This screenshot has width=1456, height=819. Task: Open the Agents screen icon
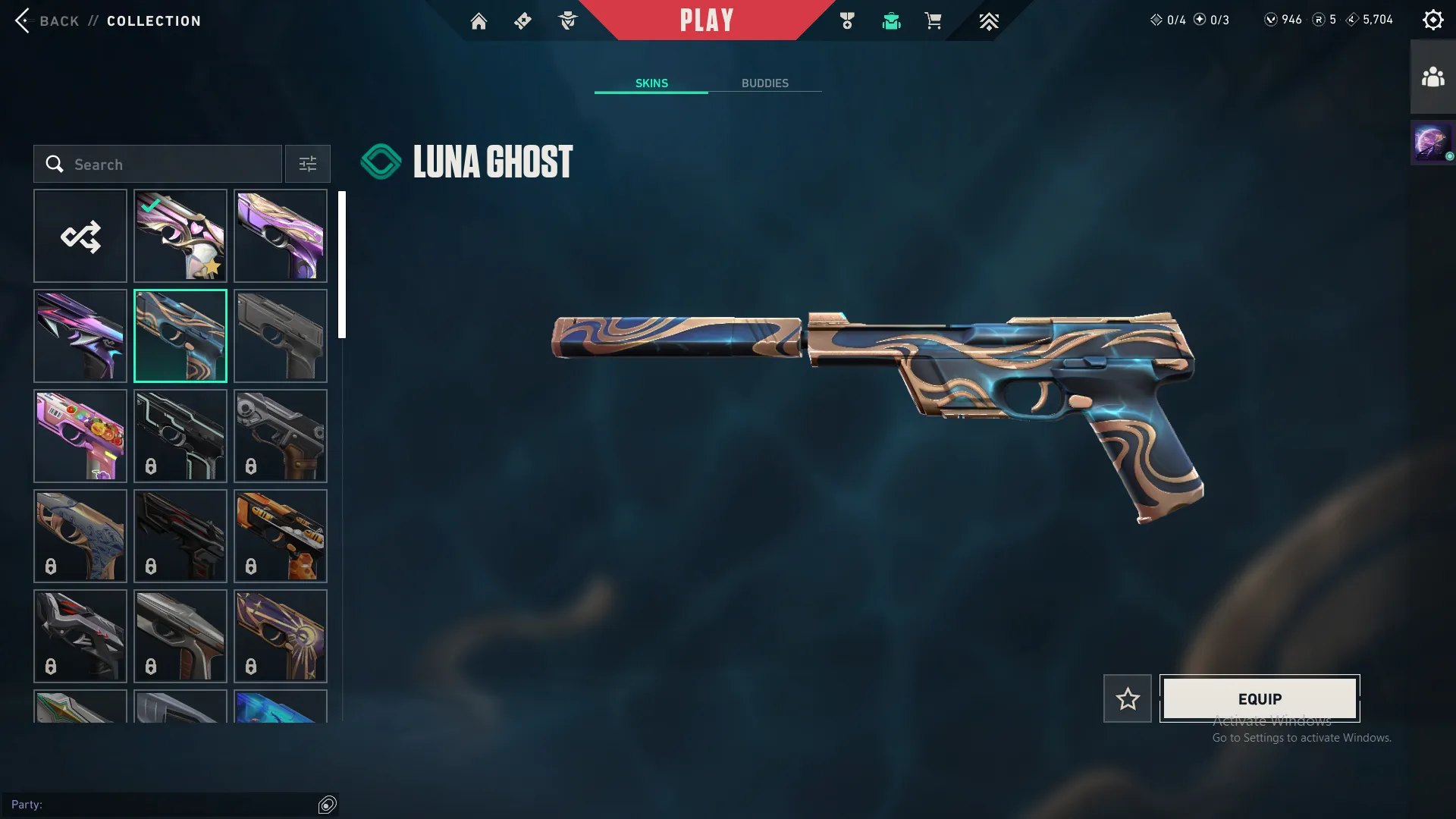coord(568,20)
